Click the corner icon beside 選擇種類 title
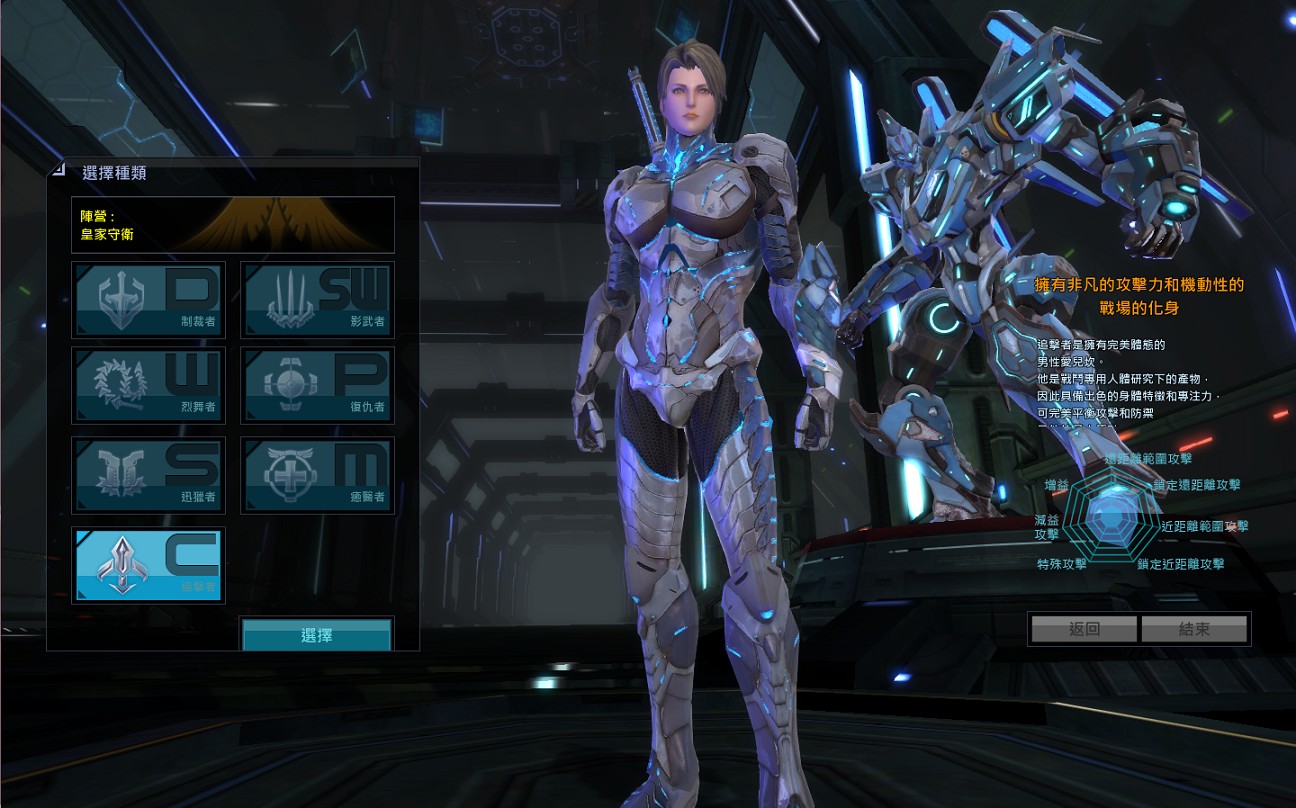The image size is (1296, 808). 59,170
